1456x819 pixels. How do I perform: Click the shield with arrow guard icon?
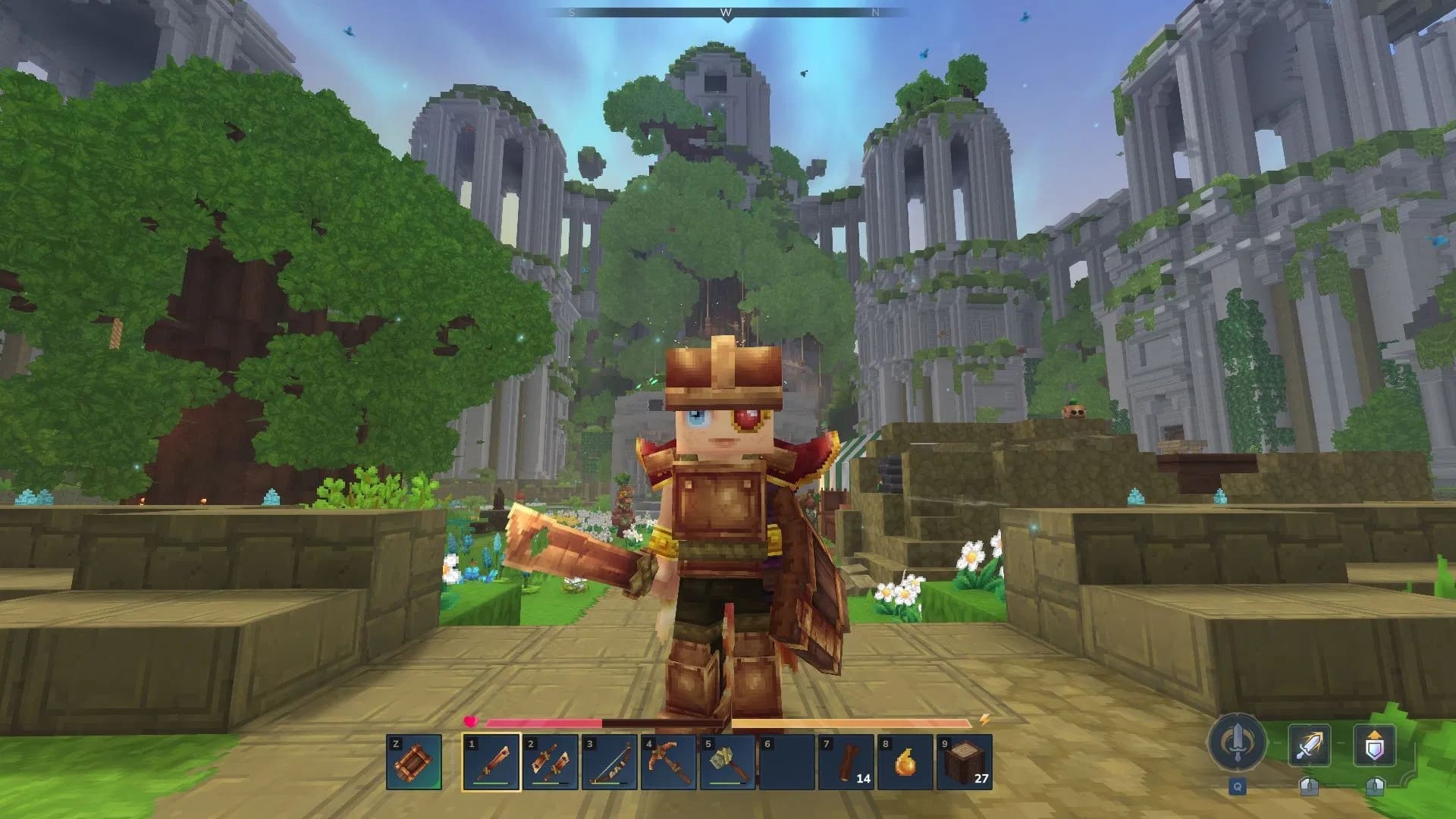(x=1374, y=745)
